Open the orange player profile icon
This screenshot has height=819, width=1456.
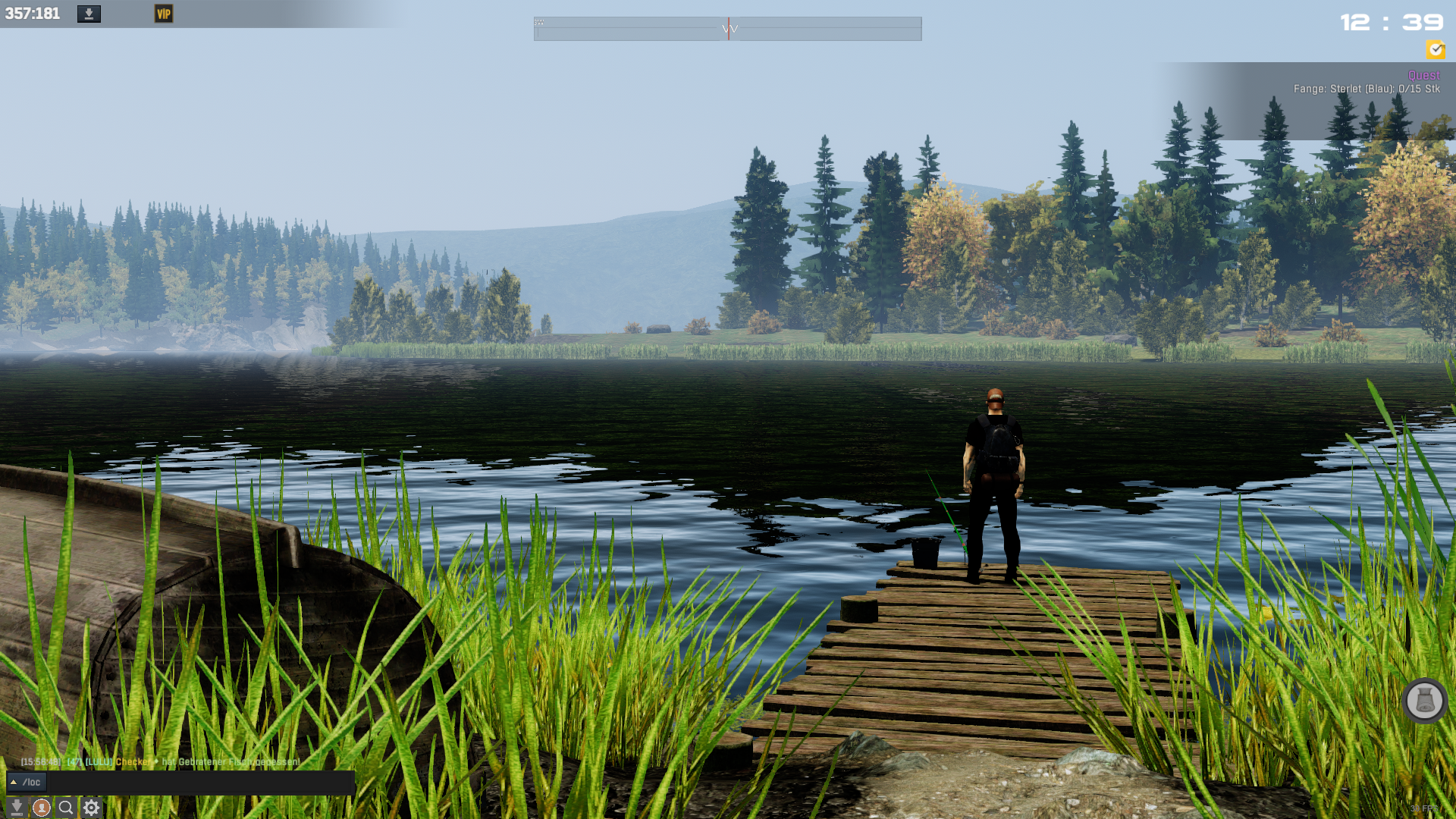42,808
